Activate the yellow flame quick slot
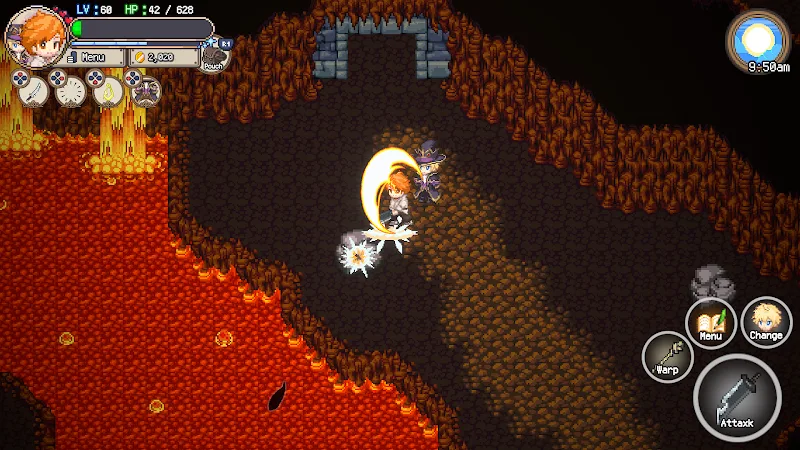Viewport: 800px width, 450px height. click(x=108, y=92)
